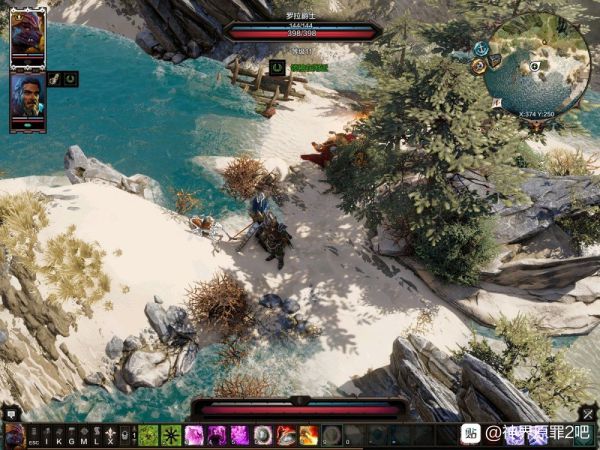Viewport: 600px width, 450px height.
Task: Click the green status icon above the dock
Action: (x=277, y=68)
